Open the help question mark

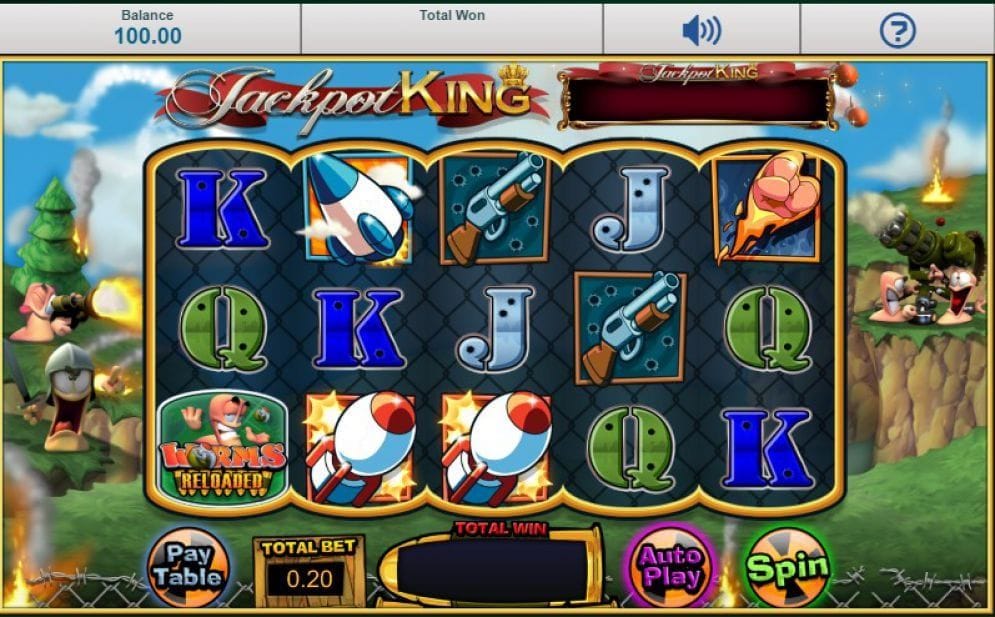tap(897, 31)
